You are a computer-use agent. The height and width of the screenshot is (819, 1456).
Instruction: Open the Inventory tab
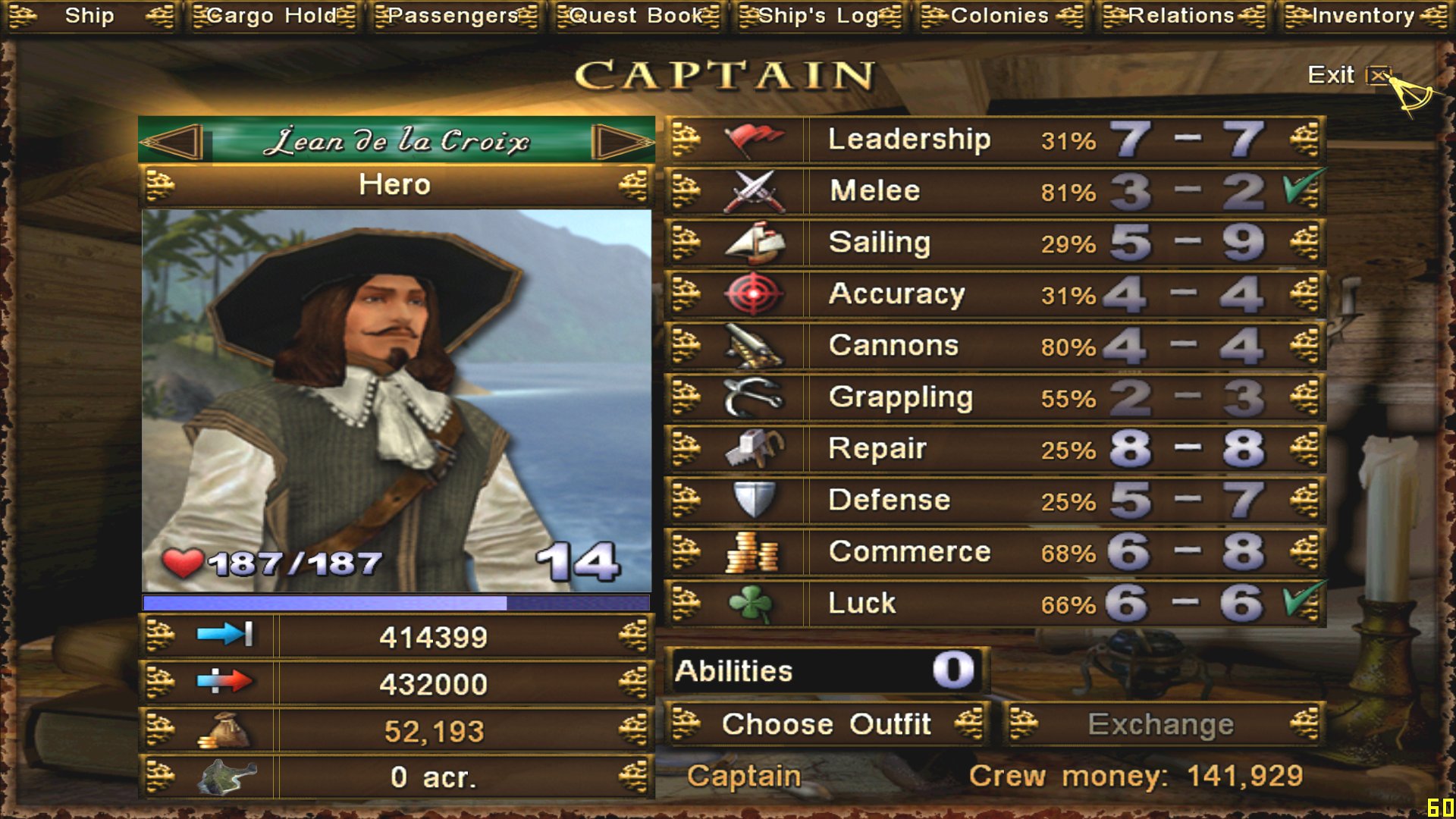1363,16
